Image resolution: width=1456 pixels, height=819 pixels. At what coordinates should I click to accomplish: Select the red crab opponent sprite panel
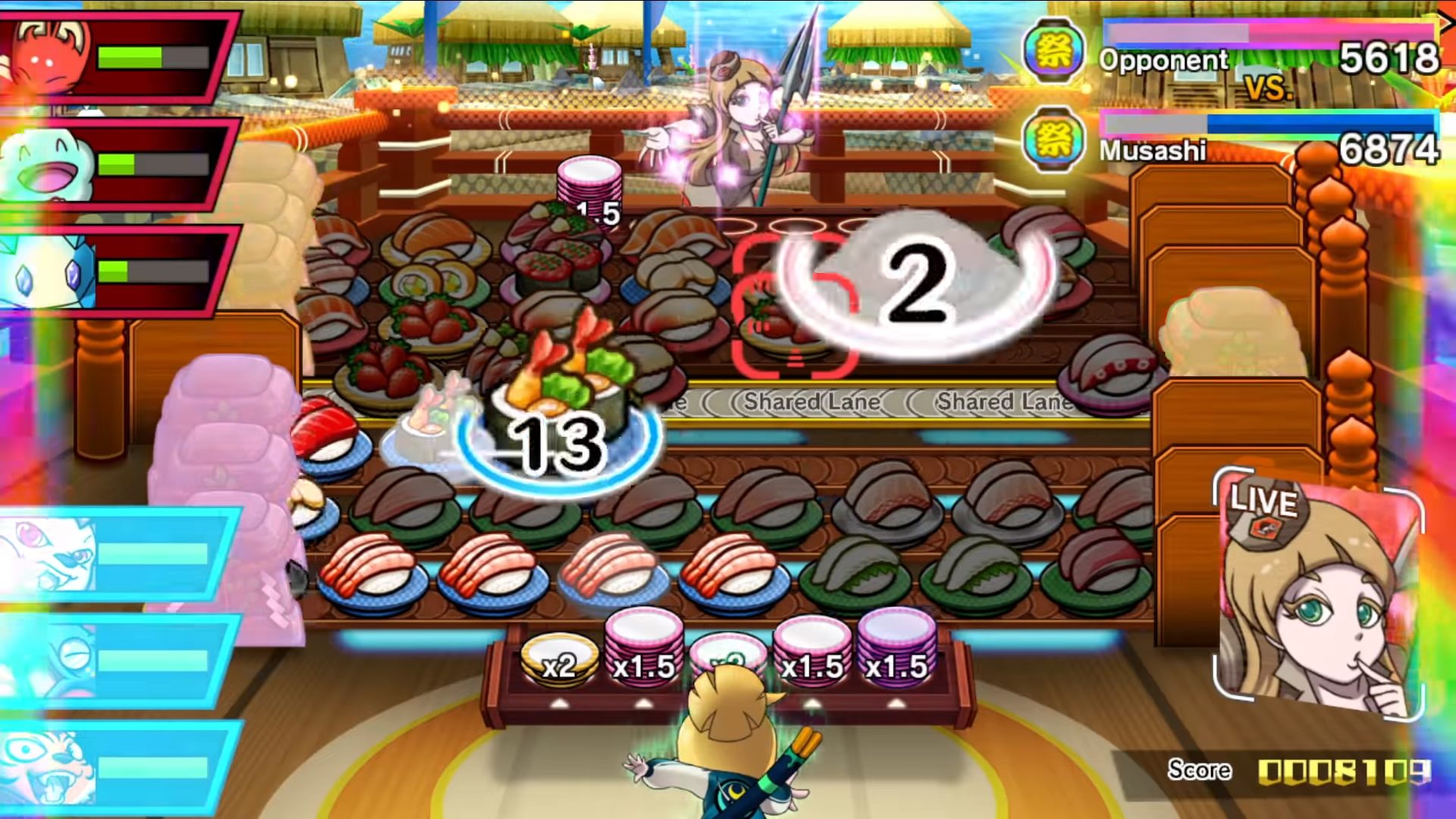114,57
